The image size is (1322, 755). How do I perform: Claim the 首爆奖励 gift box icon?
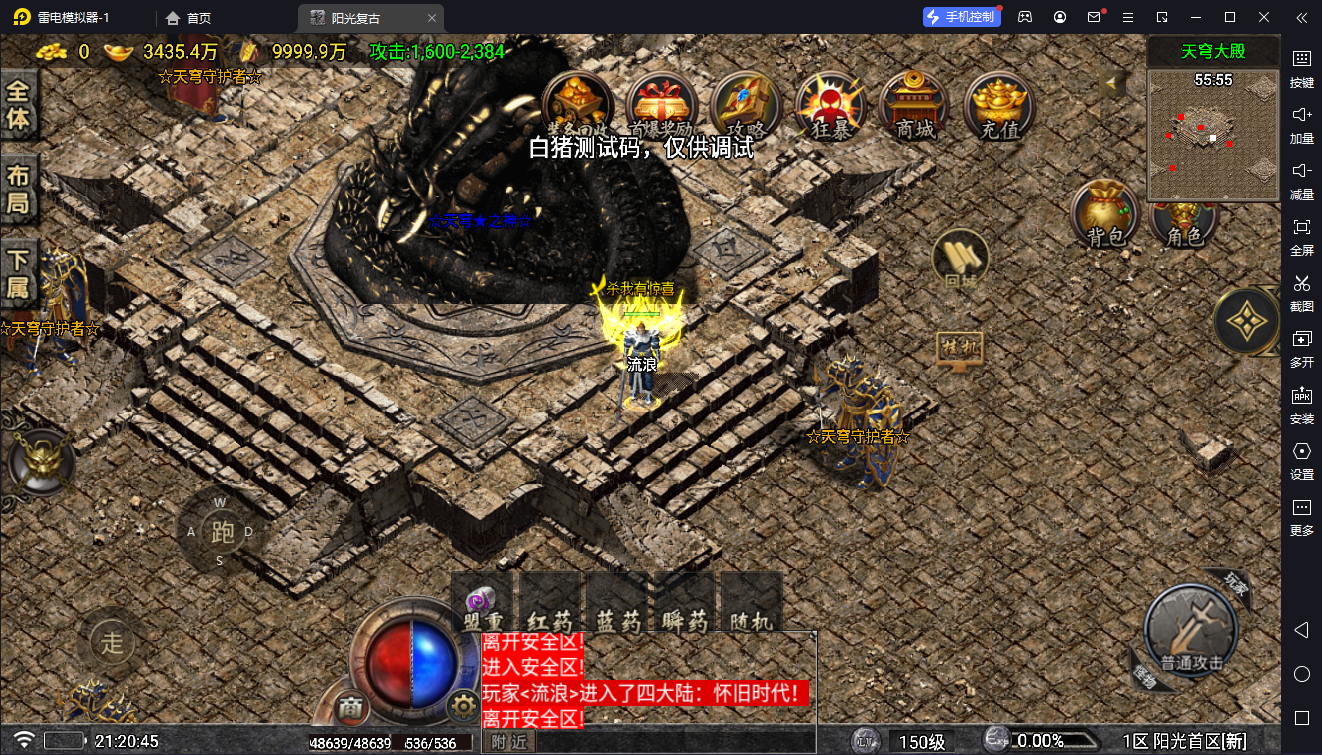click(x=662, y=105)
